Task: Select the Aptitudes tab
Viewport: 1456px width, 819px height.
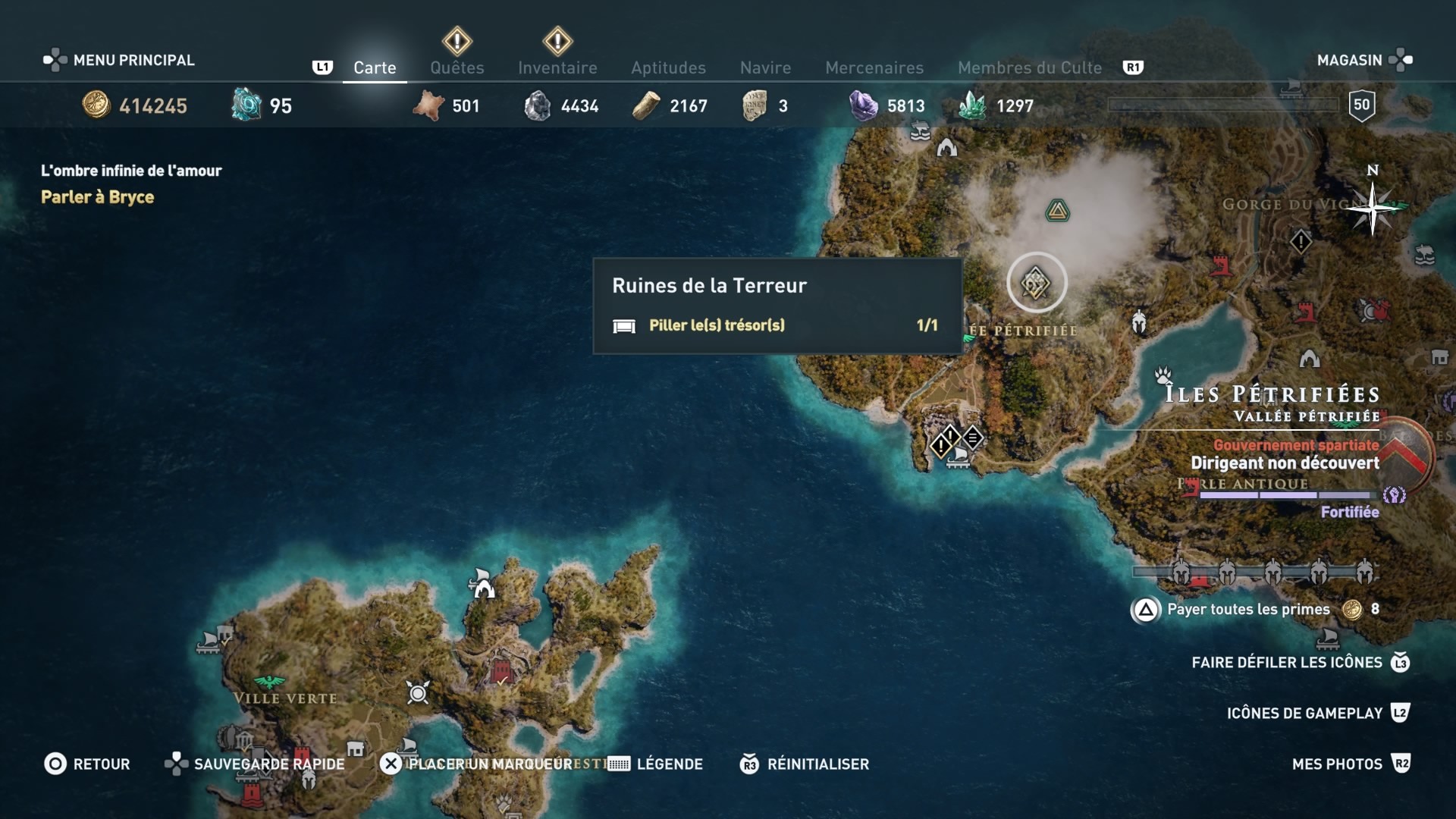Action: [x=668, y=67]
